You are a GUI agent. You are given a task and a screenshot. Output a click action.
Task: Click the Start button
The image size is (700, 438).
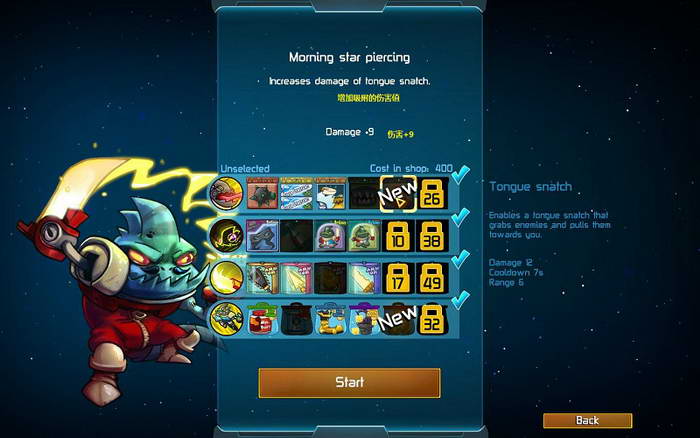(349, 382)
